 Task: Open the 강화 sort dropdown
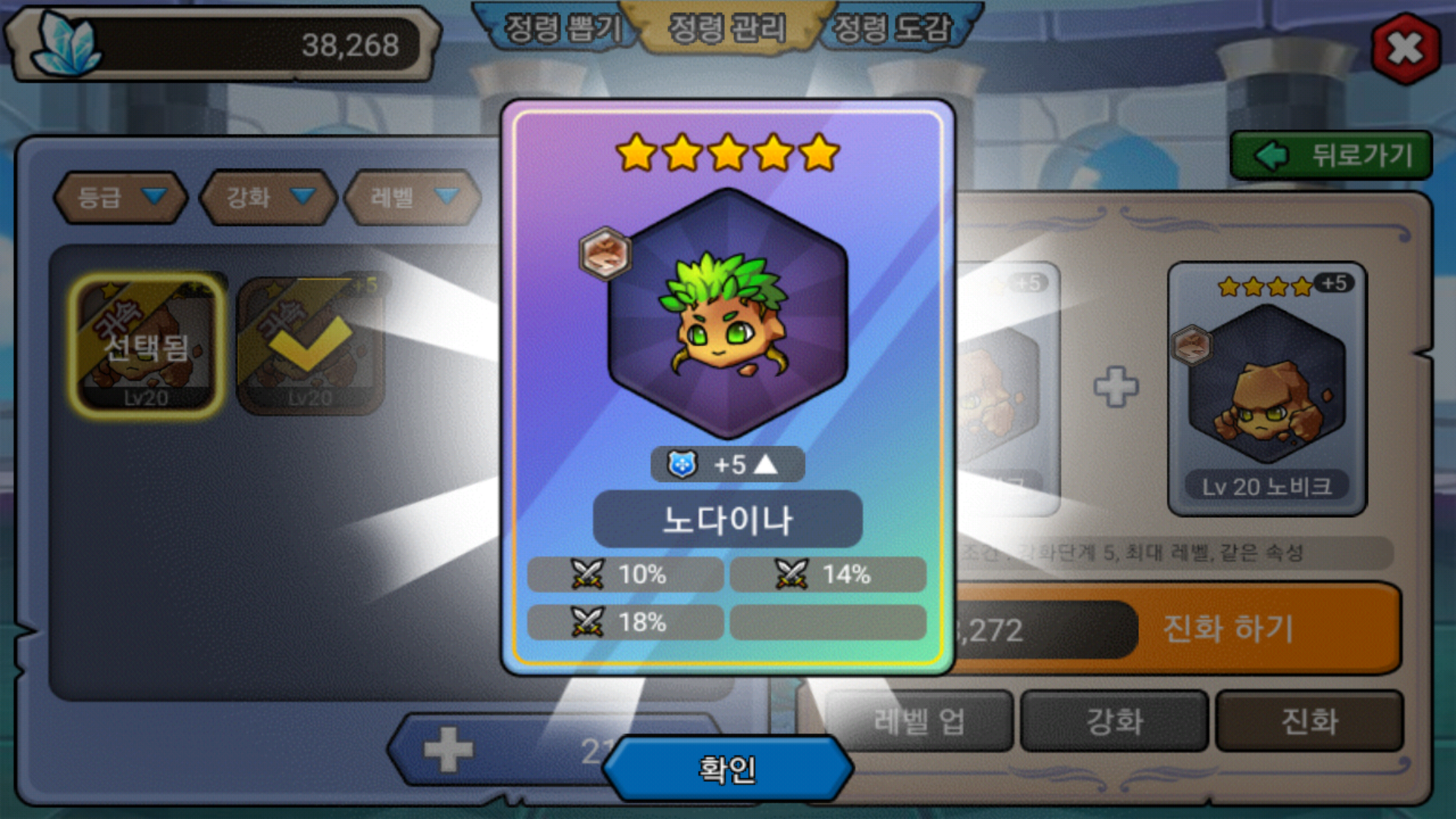[268, 198]
